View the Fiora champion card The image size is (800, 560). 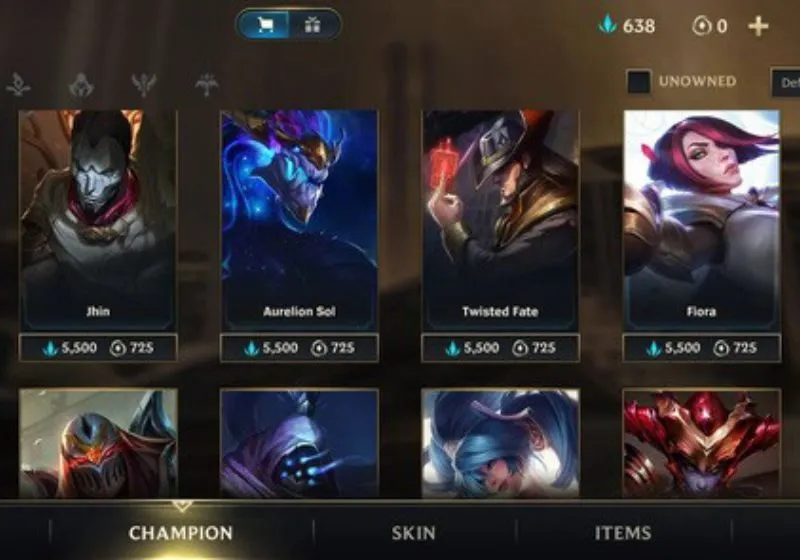point(702,220)
